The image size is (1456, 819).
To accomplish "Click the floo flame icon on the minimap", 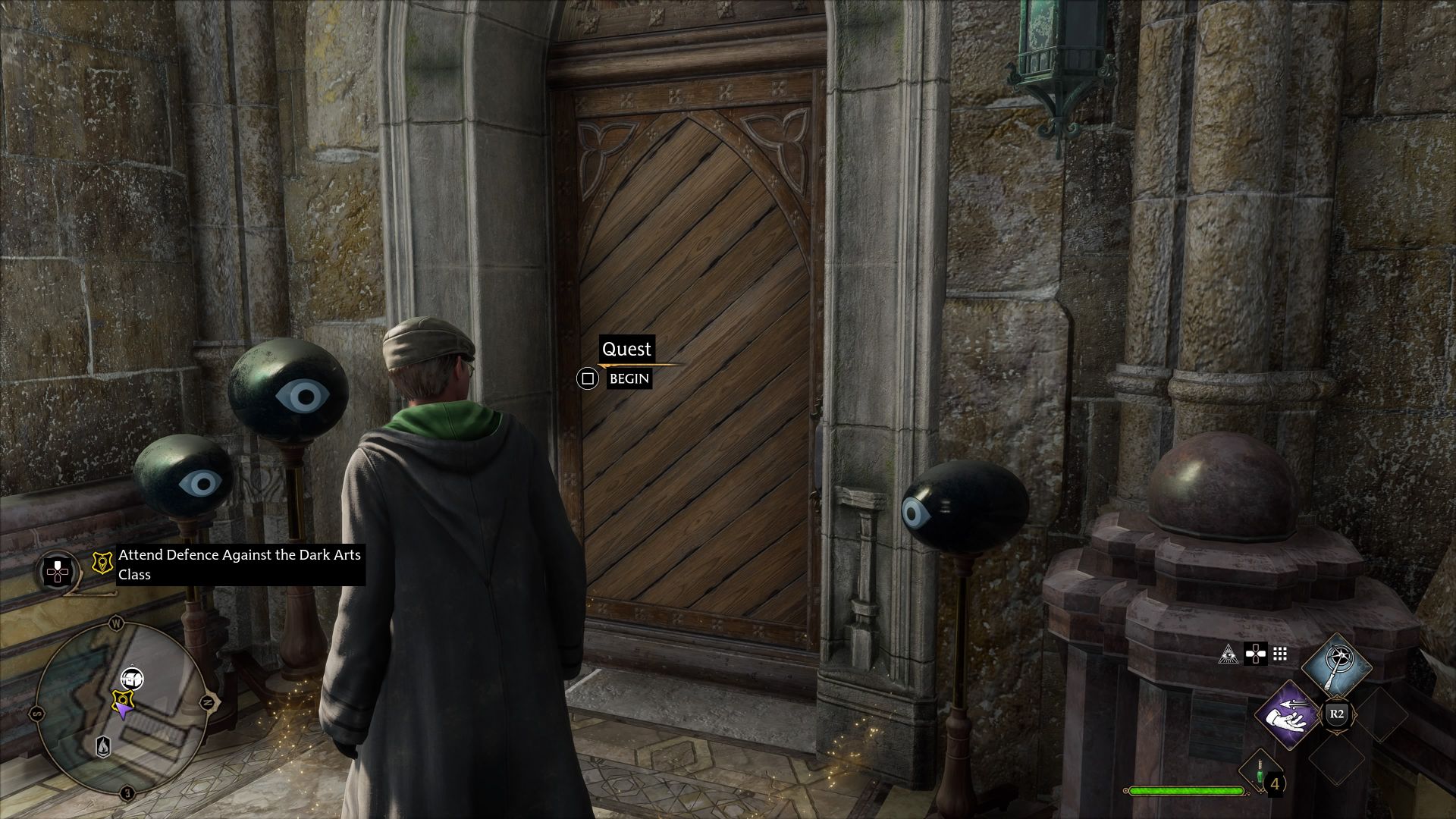I will point(102,746).
